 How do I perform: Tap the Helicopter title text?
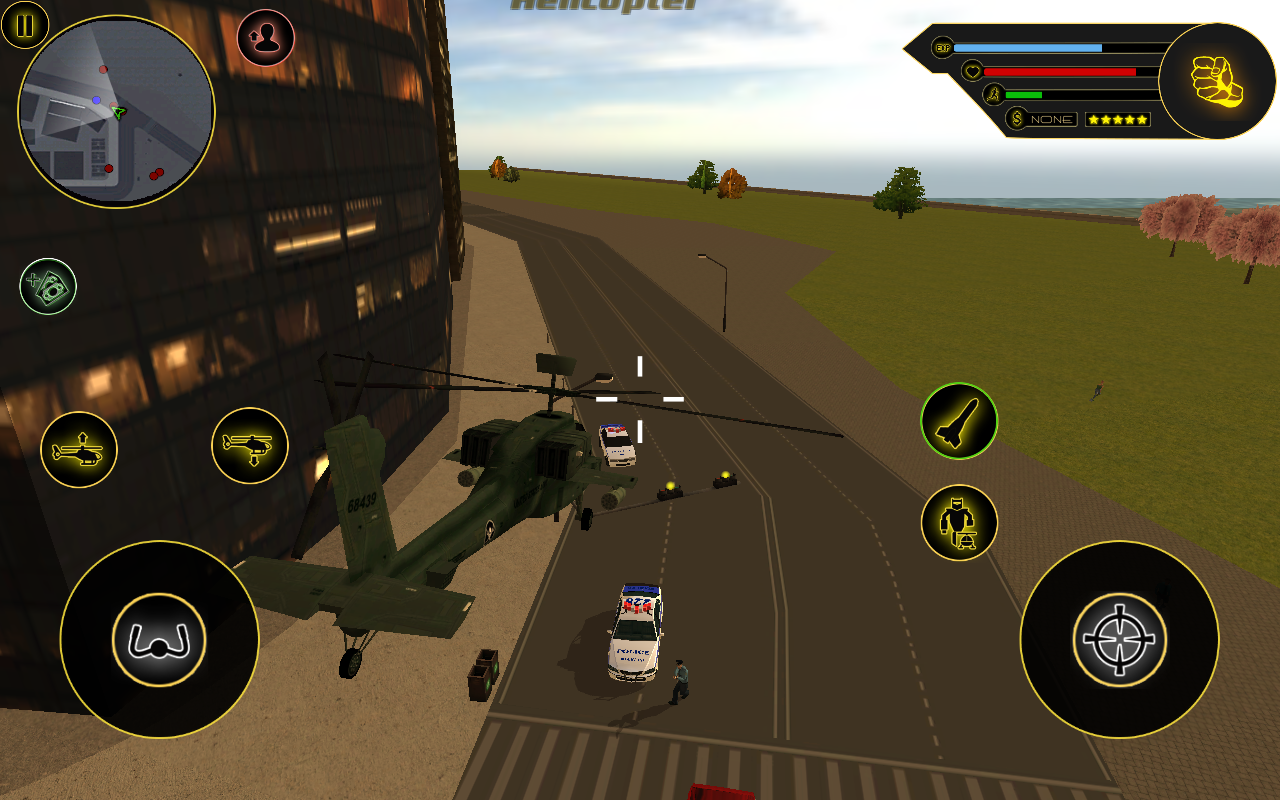click(x=605, y=6)
